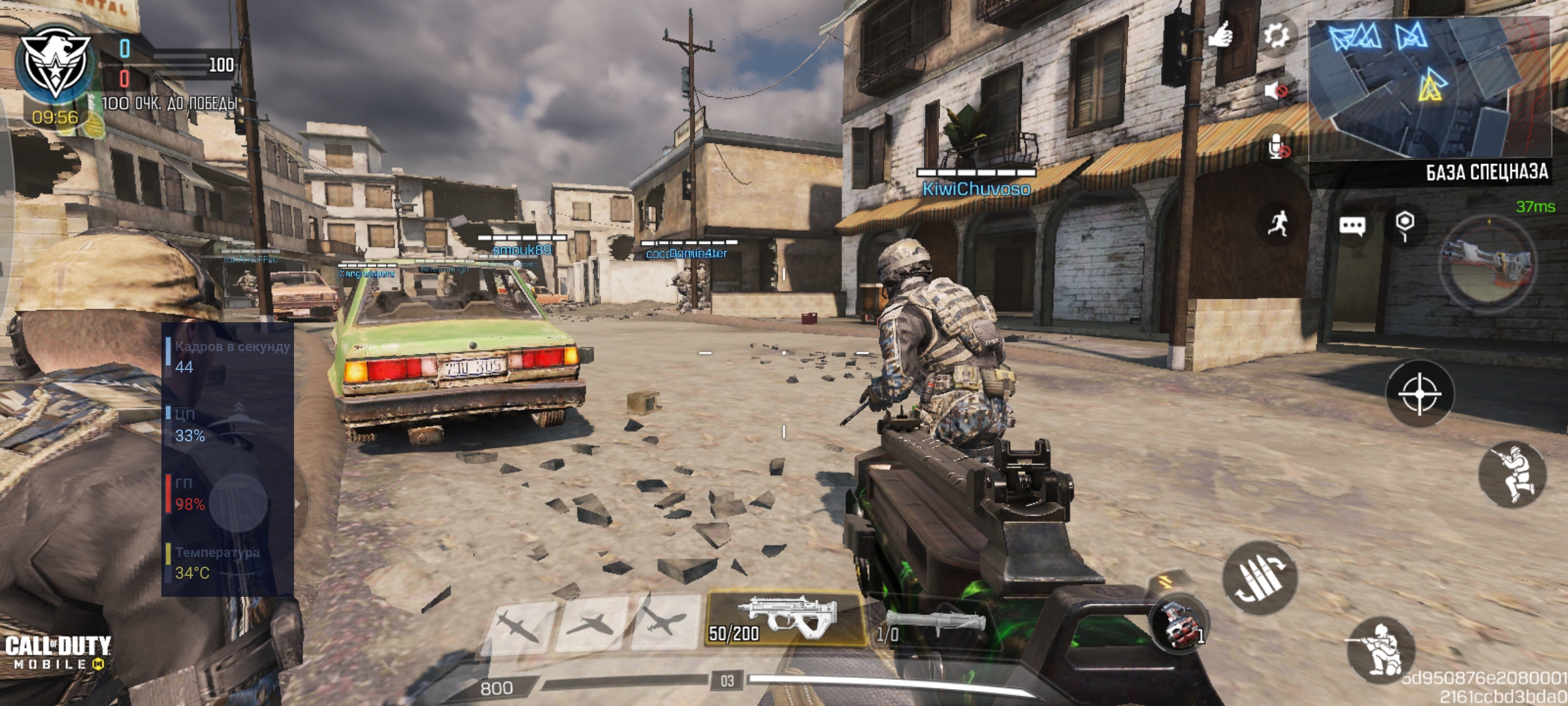The width and height of the screenshot is (1568, 706).
Task: Tap the jump soldier button
Action: pyautogui.click(x=1513, y=475)
